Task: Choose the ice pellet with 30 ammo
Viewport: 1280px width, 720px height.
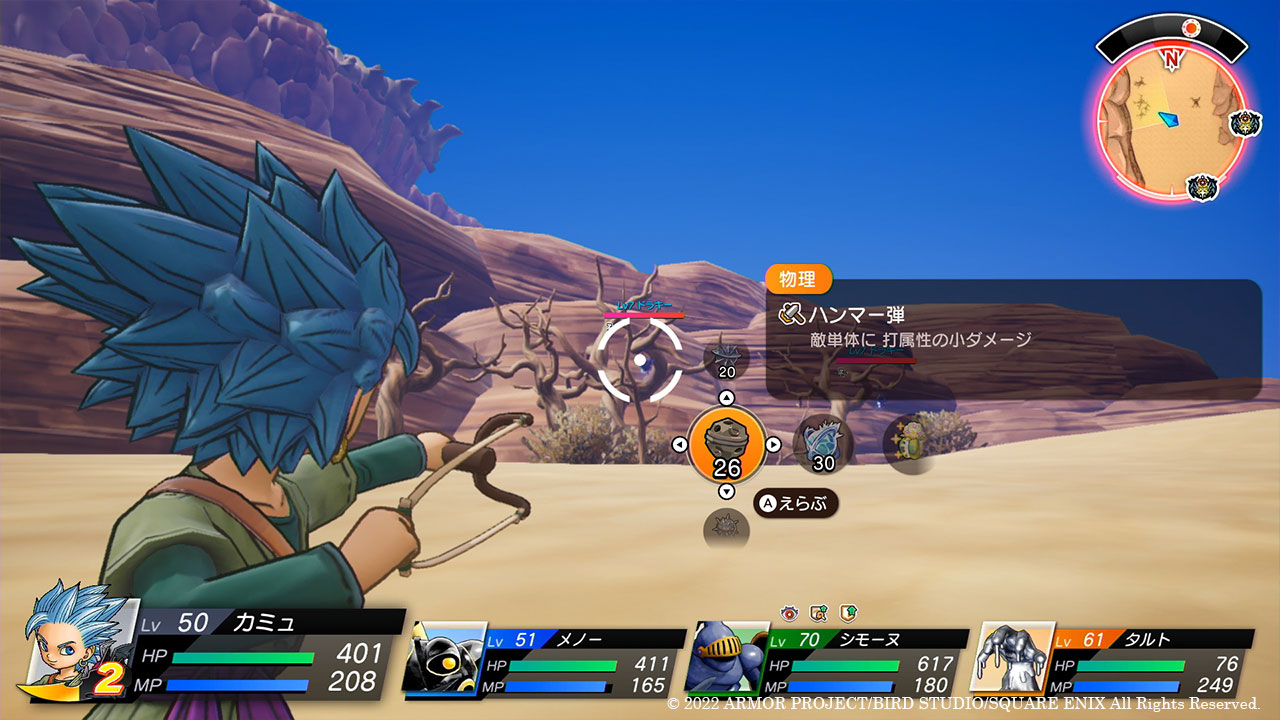Action: (823, 444)
